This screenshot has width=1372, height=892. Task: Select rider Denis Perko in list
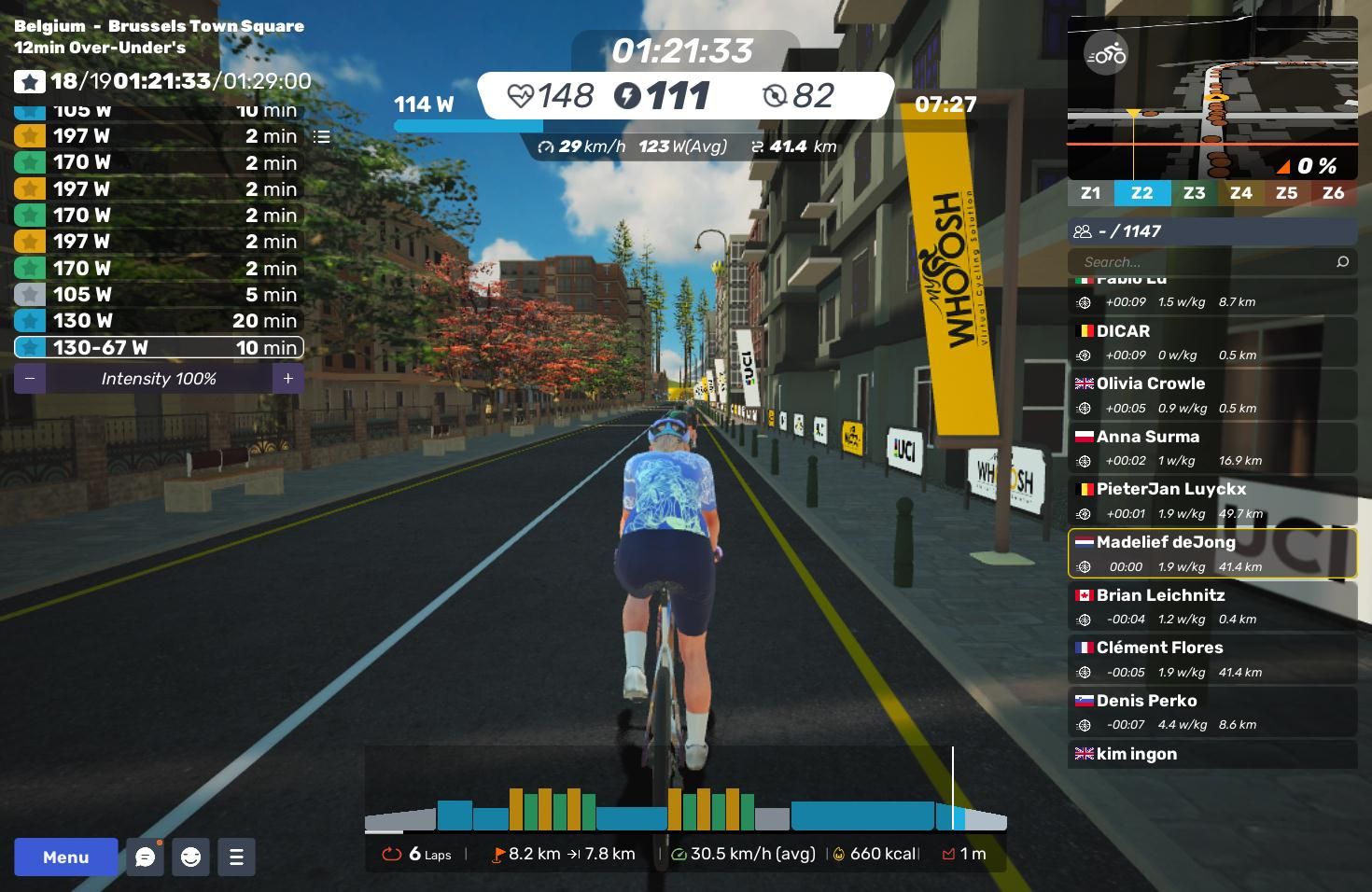click(1211, 712)
